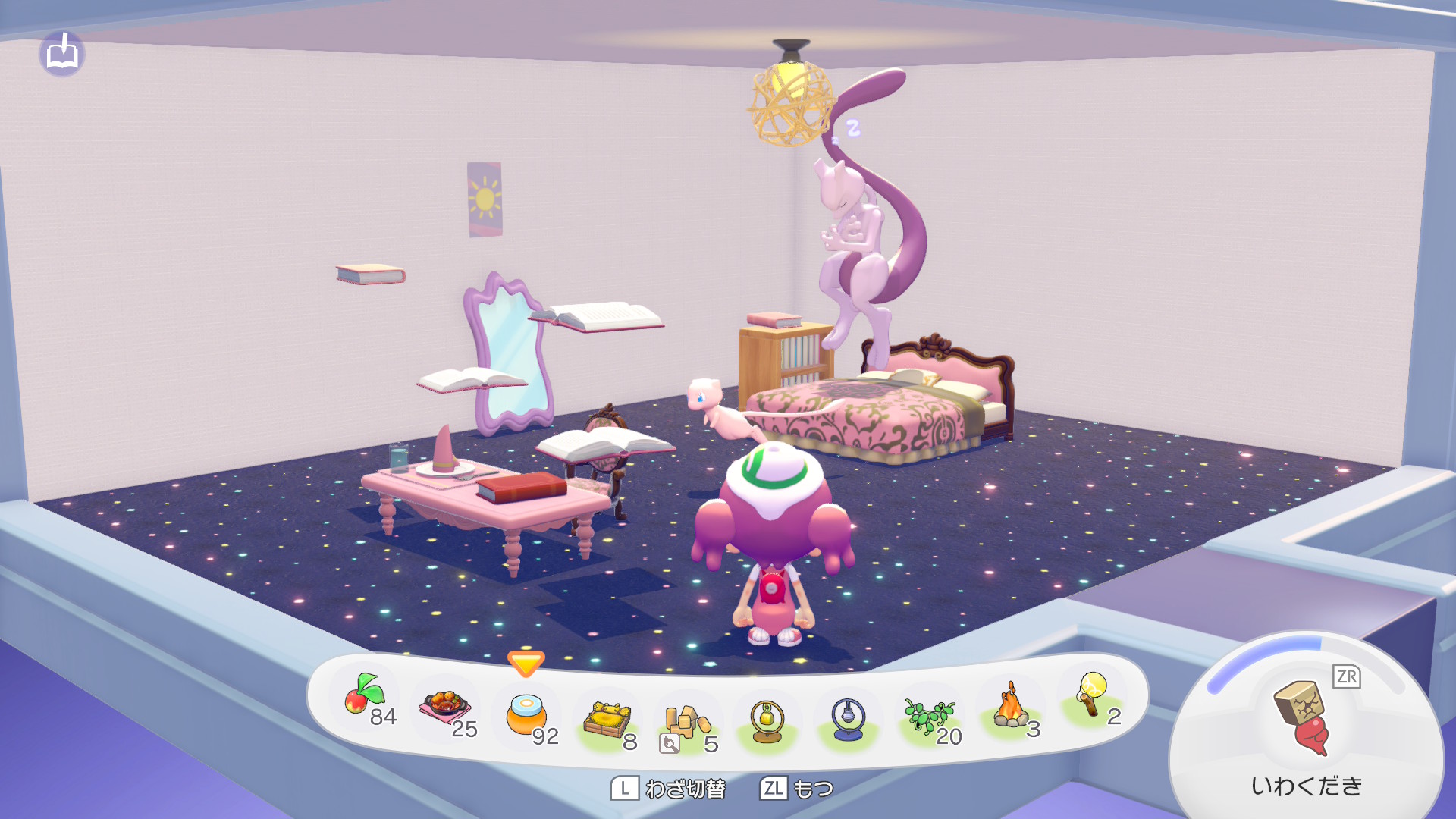Choose the orange honey jar slot
The image size is (1456, 819).
(x=526, y=714)
